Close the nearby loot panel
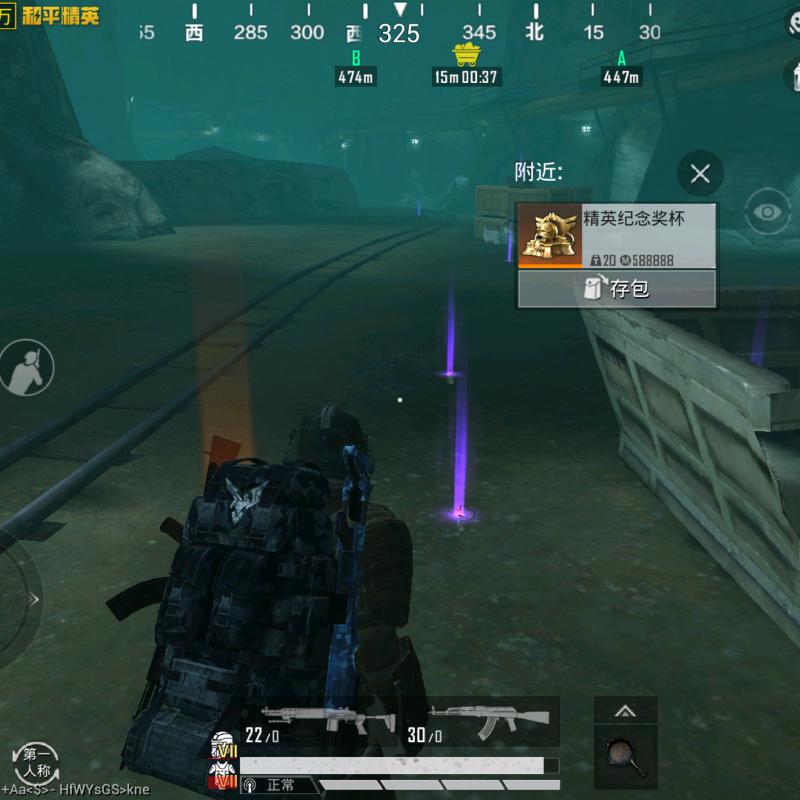This screenshot has width=800, height=800. click(x=700, y=174)
